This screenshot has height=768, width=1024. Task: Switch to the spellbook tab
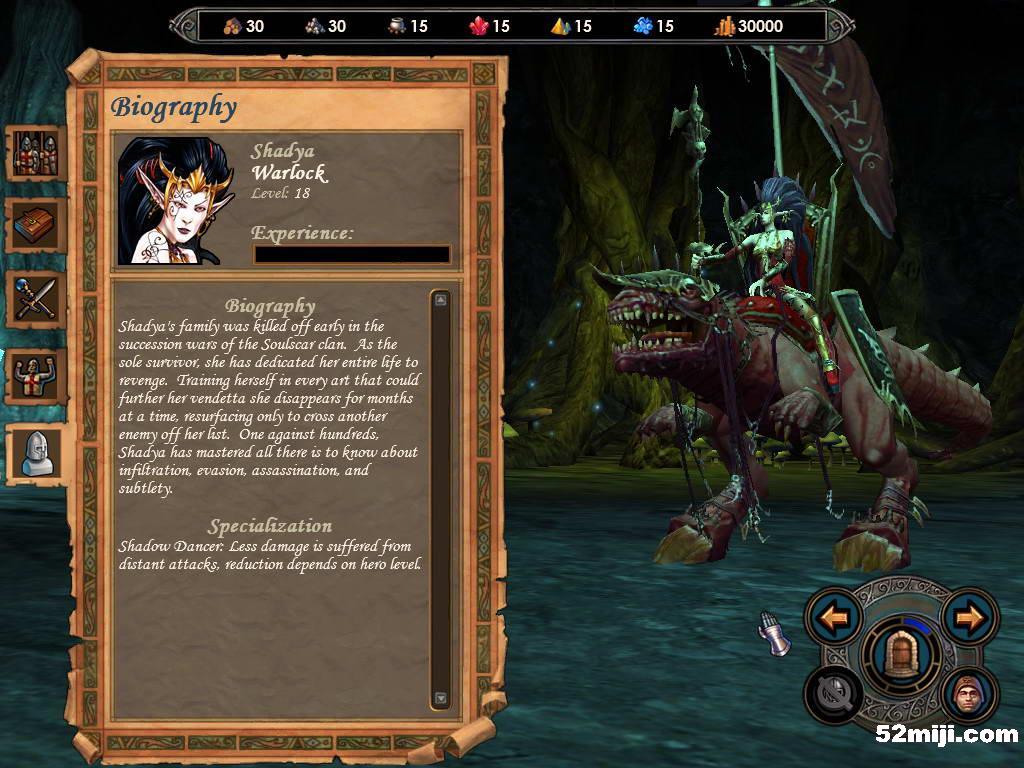click(36, 226)
